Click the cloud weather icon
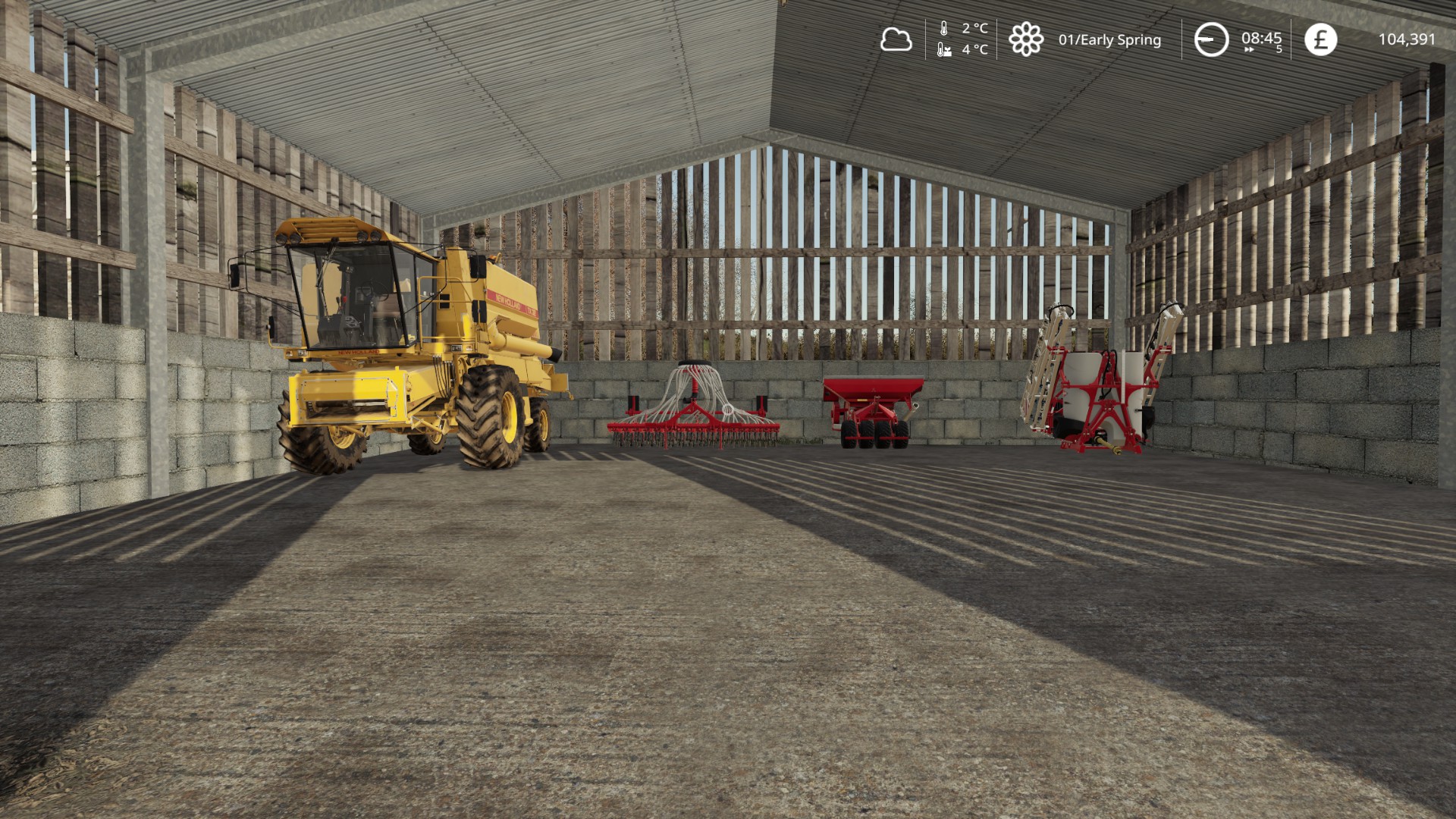The height and width of the screenshot is (819, 1456). click(896, 39)
